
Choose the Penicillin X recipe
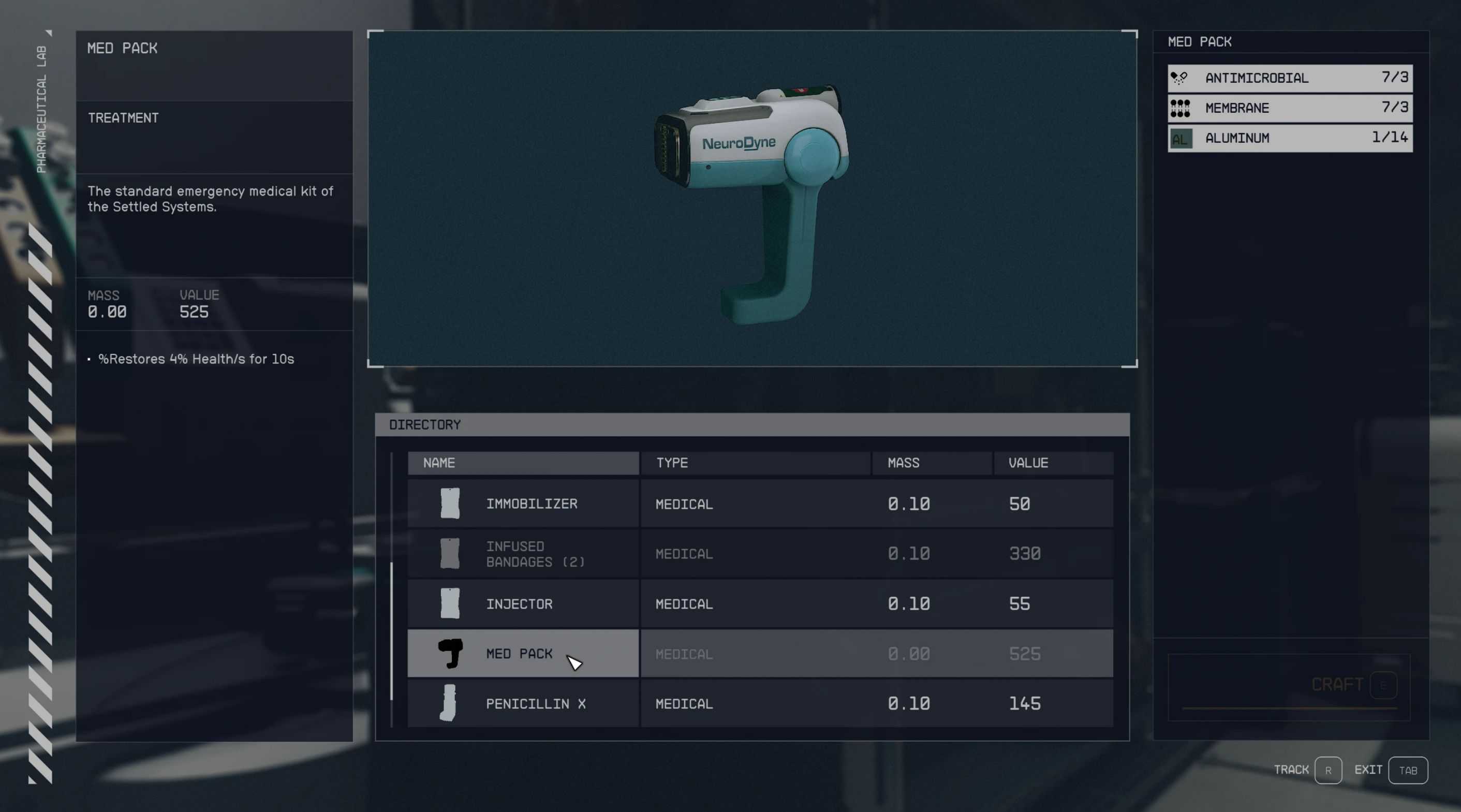[535, 704]
